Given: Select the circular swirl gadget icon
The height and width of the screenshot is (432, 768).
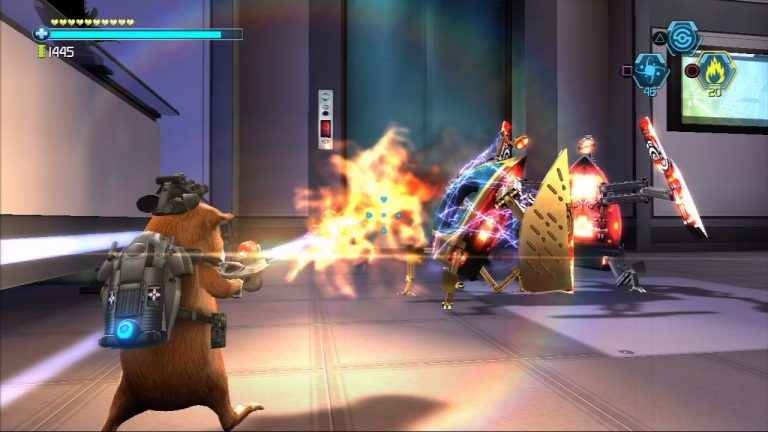Looking at the screenshot, I should click(x=683, y=37).
